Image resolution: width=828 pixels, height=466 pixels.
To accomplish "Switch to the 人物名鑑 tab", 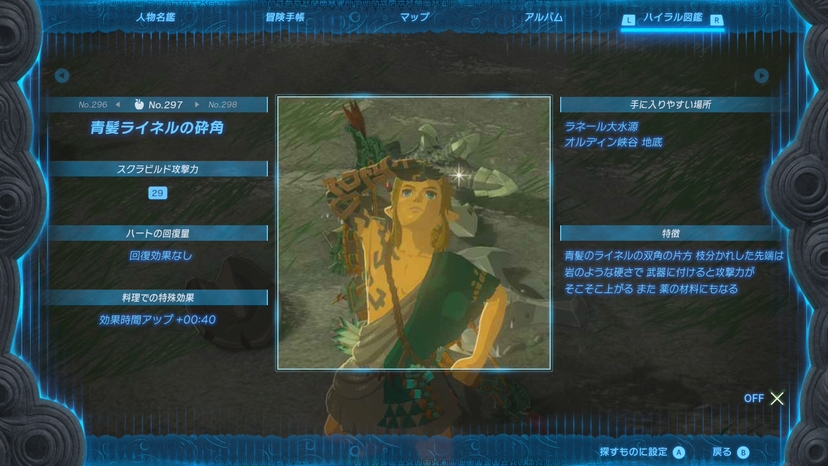I will [x=155, y=17].
